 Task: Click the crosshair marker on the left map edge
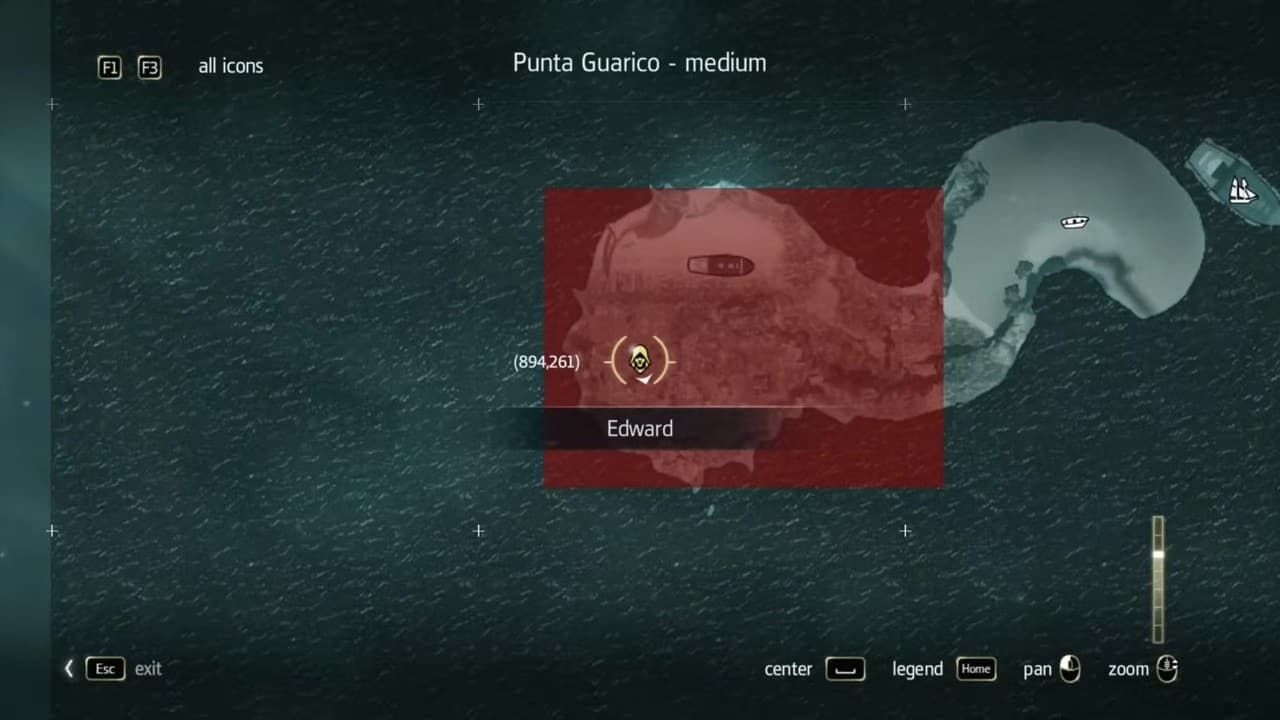tap(52, 531)
